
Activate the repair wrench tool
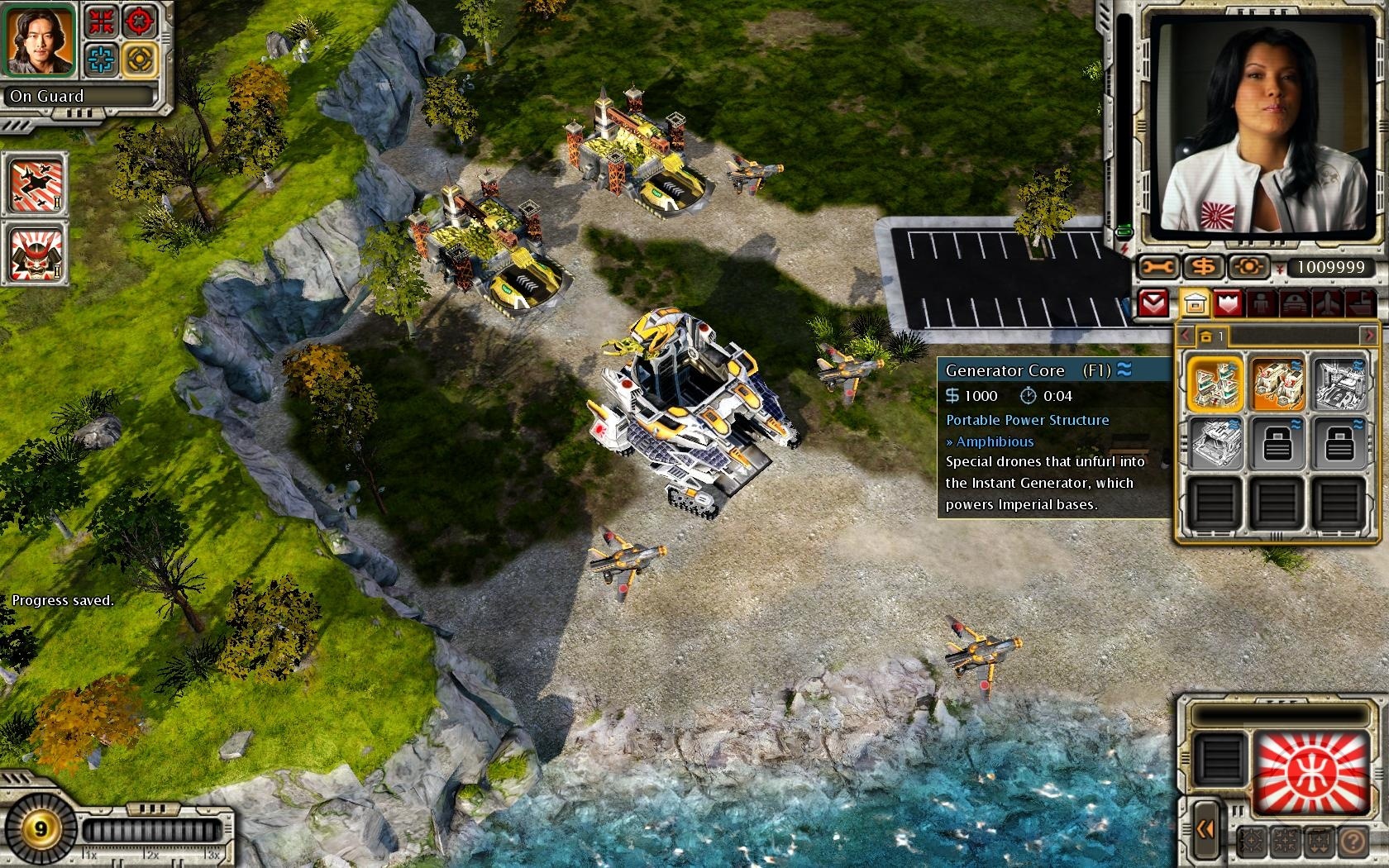pyautogui.click(x=1156, y=265)
